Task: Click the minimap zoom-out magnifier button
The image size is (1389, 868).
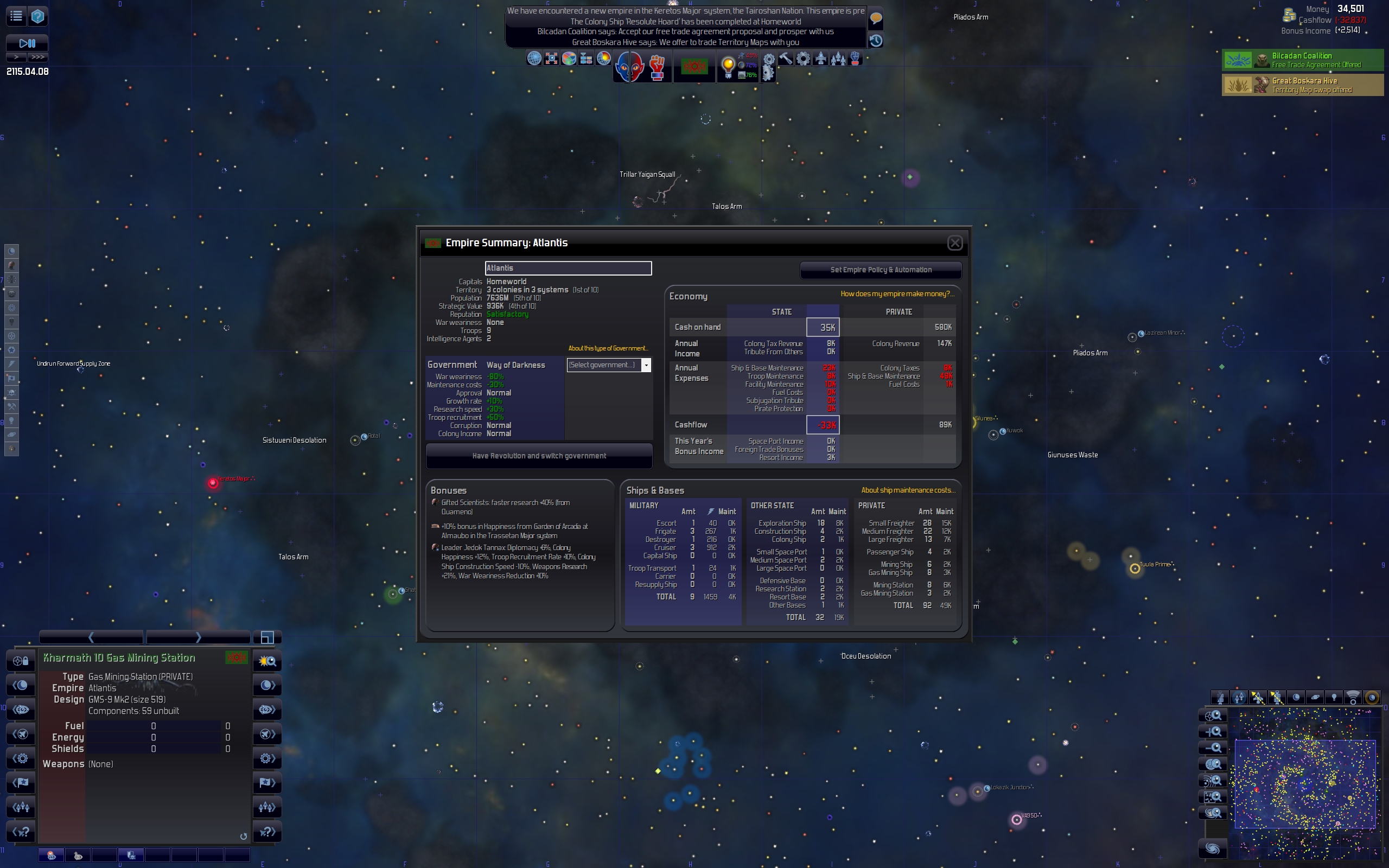Action: coord(1213,748)
